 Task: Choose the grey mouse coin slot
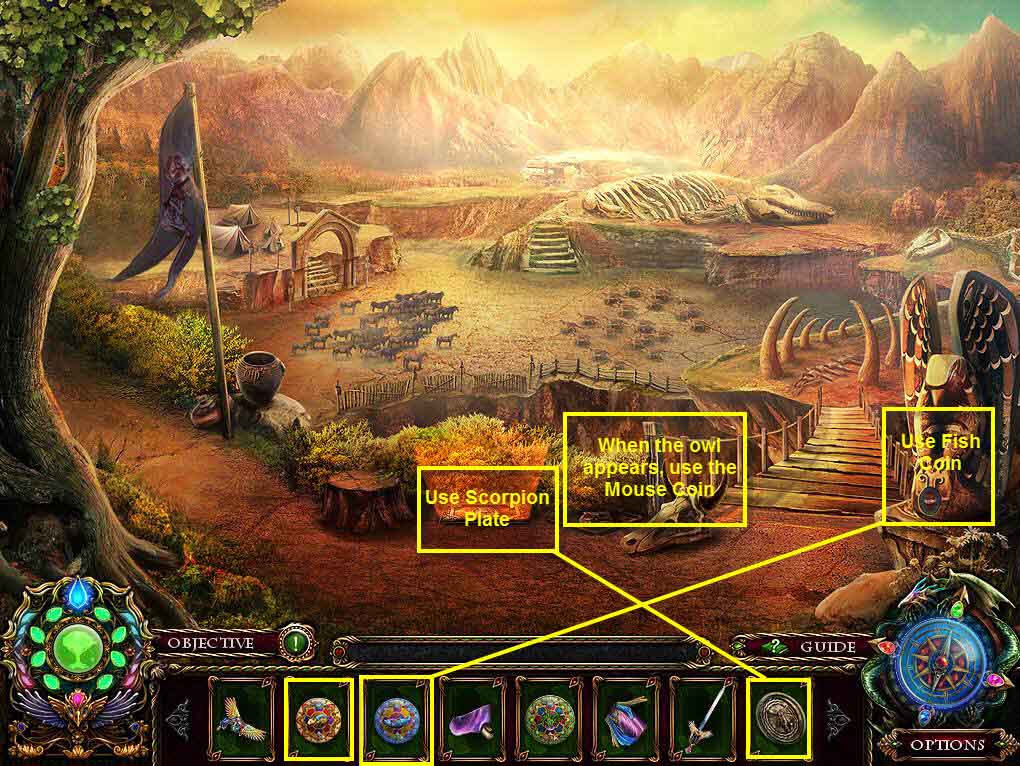click(779, 718)
